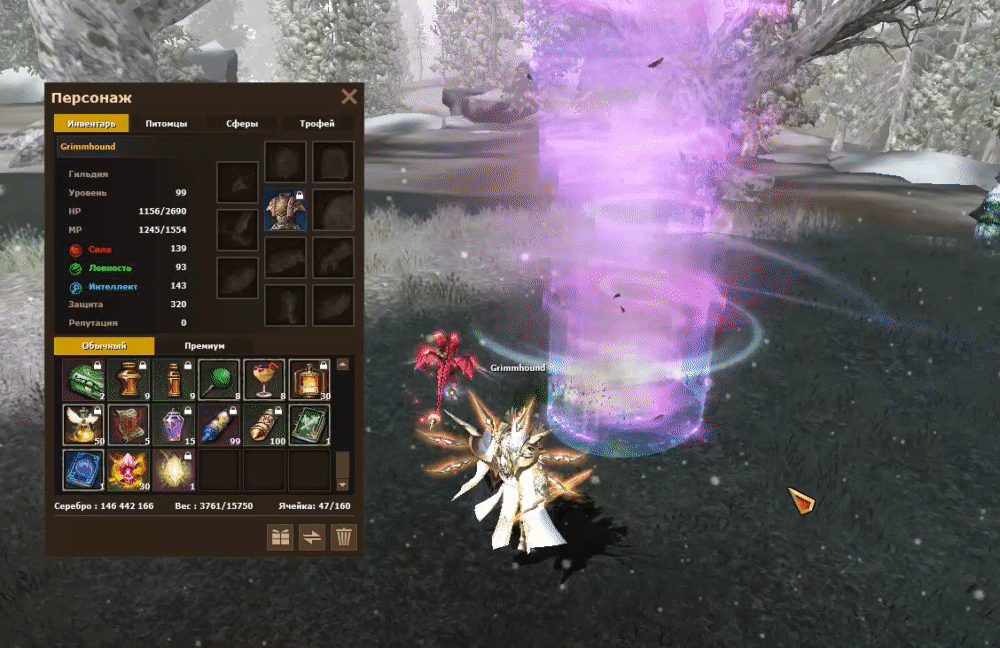Click the swap arrows button
This screenshot has height=648, width=1000.
pos(312,537)
